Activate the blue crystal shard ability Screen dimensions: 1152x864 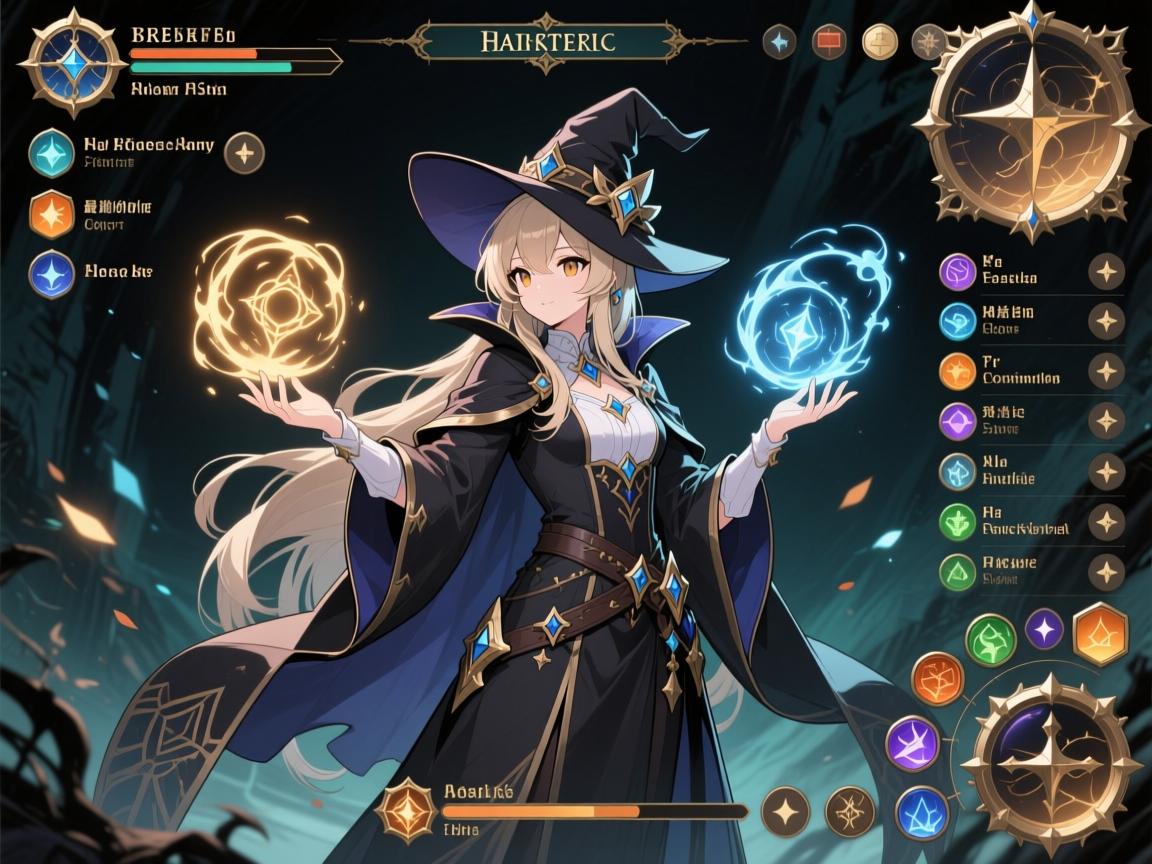(x=921, y=811)
